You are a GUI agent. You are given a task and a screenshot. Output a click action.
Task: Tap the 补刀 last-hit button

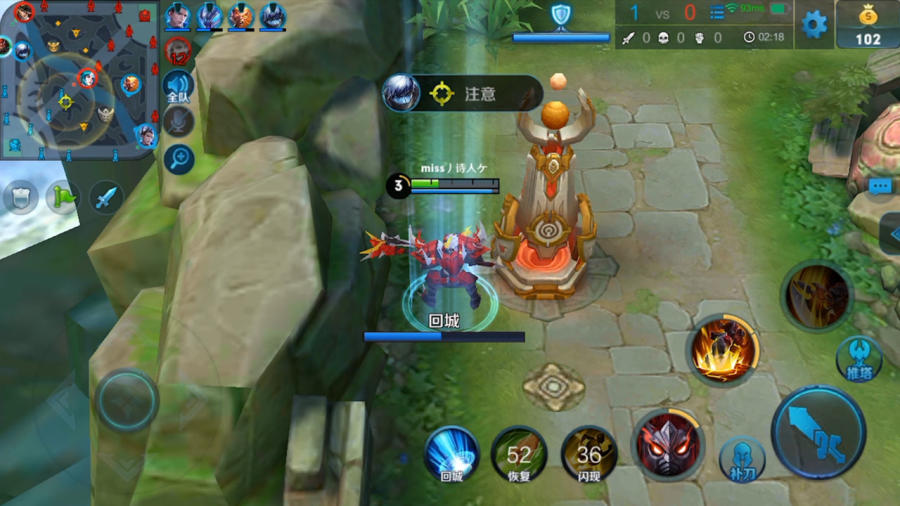pos(742,459)
